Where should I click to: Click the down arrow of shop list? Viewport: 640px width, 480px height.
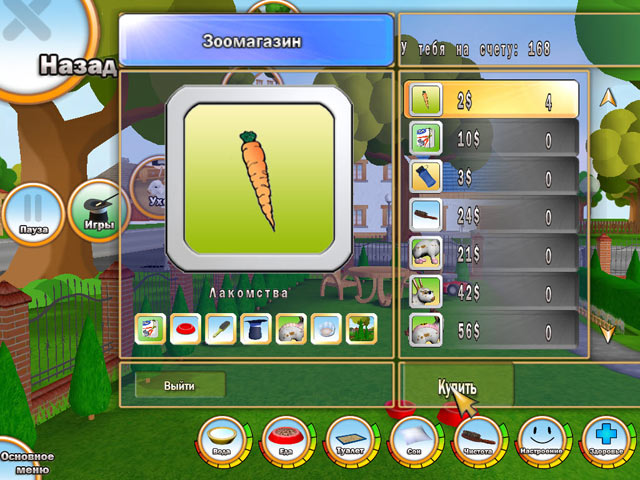click(606, 333)
